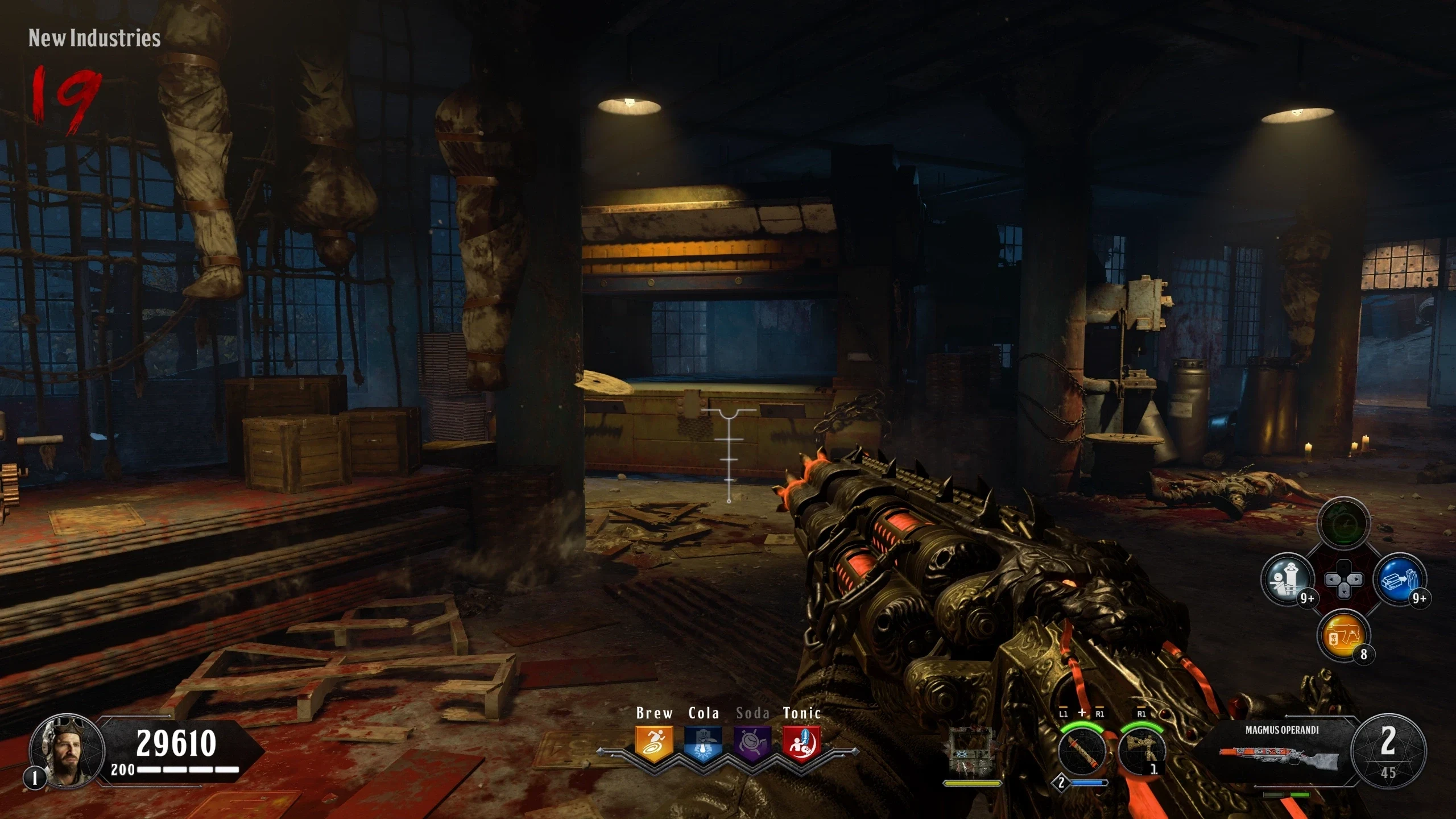The image size is (1456, 819).
Task: Click the player character portrait
Action: 67,750
